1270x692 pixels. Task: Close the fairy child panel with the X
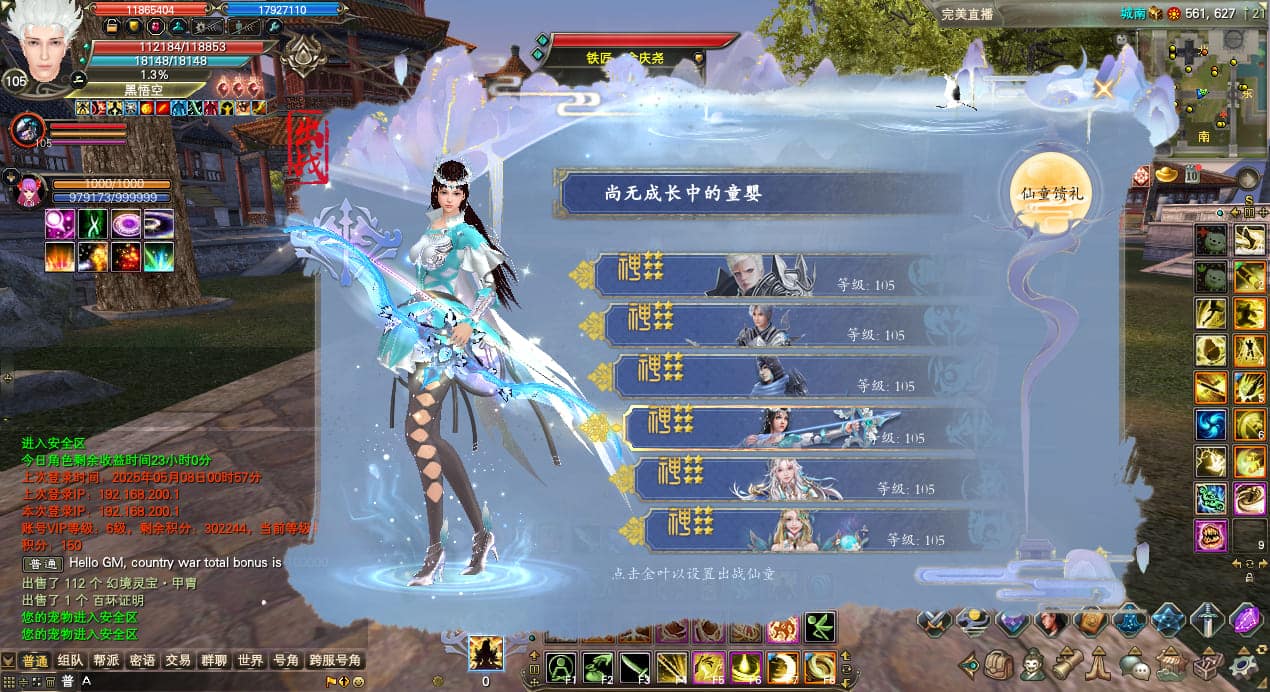pos(1104,88)
